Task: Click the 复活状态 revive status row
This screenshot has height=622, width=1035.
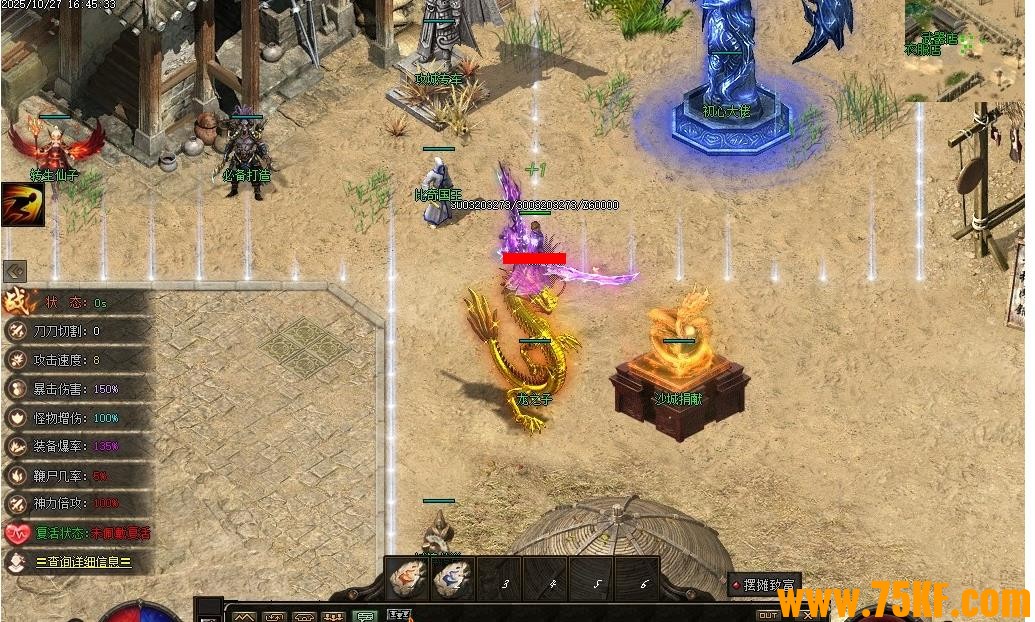Action: pyautogui.click(x=78, y=533)
